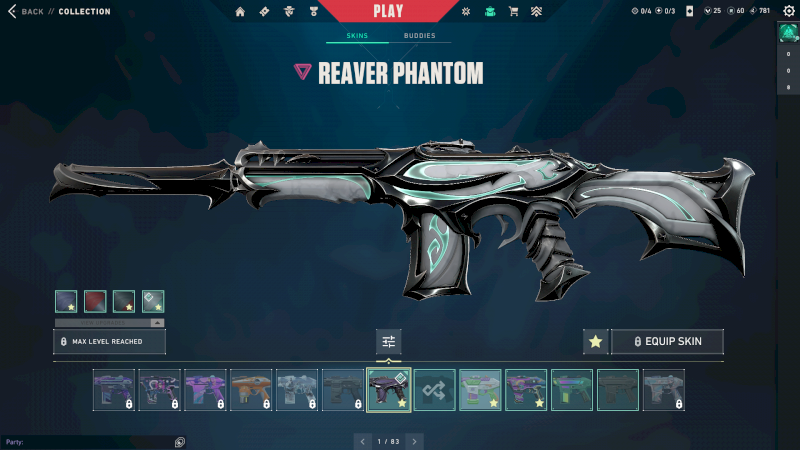The image size is (800, 450).
Task: Select the Skins tab
Action: click(357, 36)
